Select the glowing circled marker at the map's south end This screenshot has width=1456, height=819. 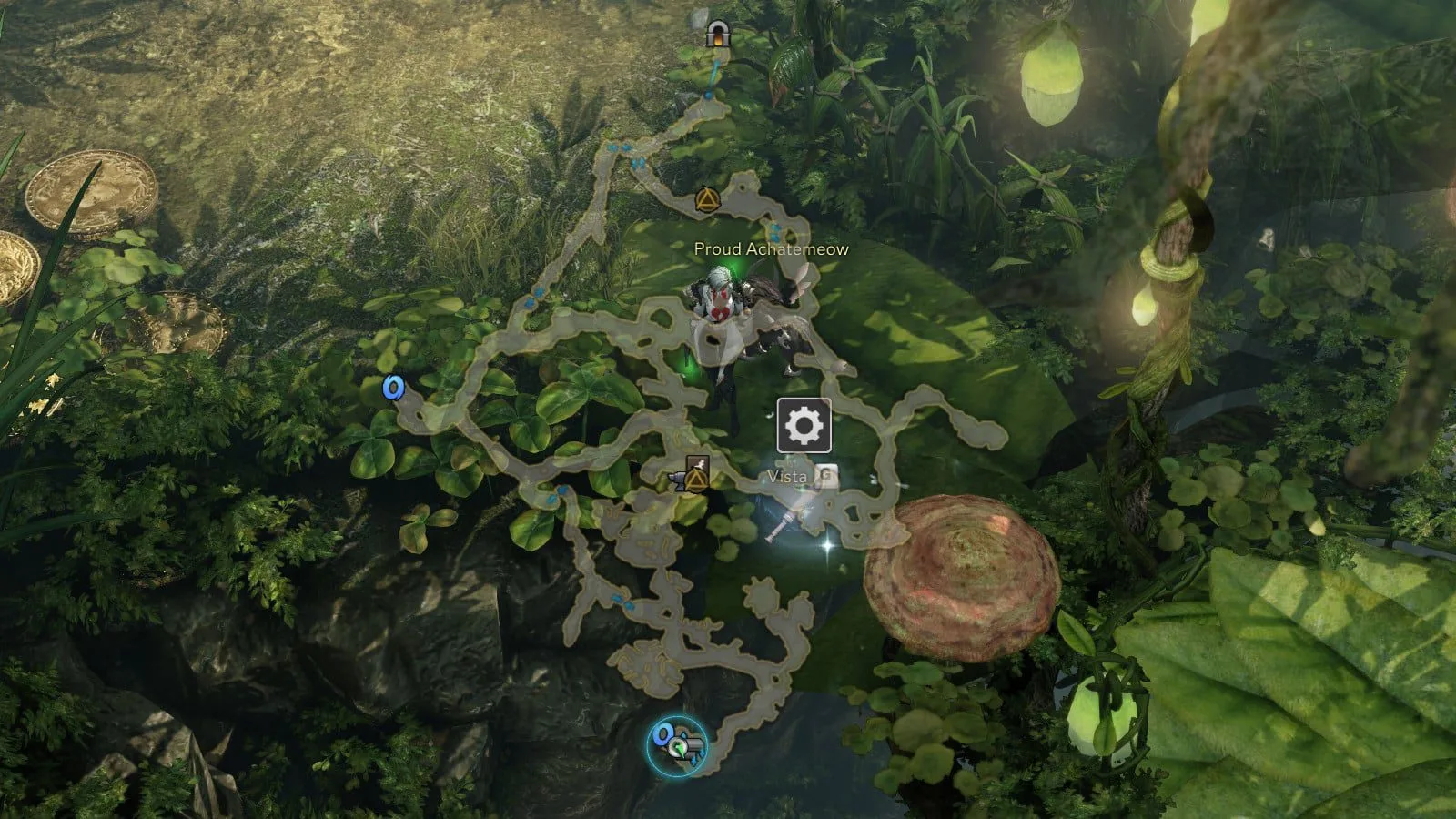[x=677, y=745]
